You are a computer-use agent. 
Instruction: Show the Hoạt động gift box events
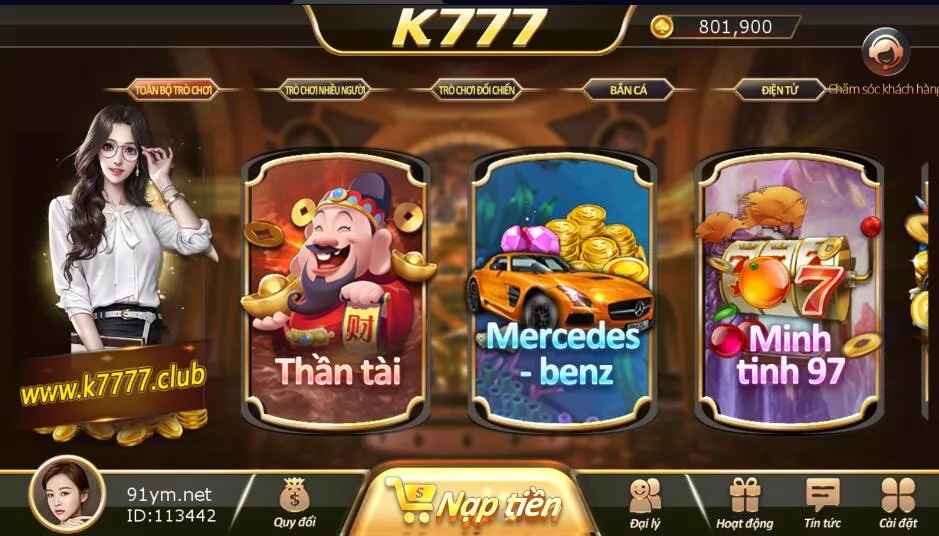(x=745, y=502)
